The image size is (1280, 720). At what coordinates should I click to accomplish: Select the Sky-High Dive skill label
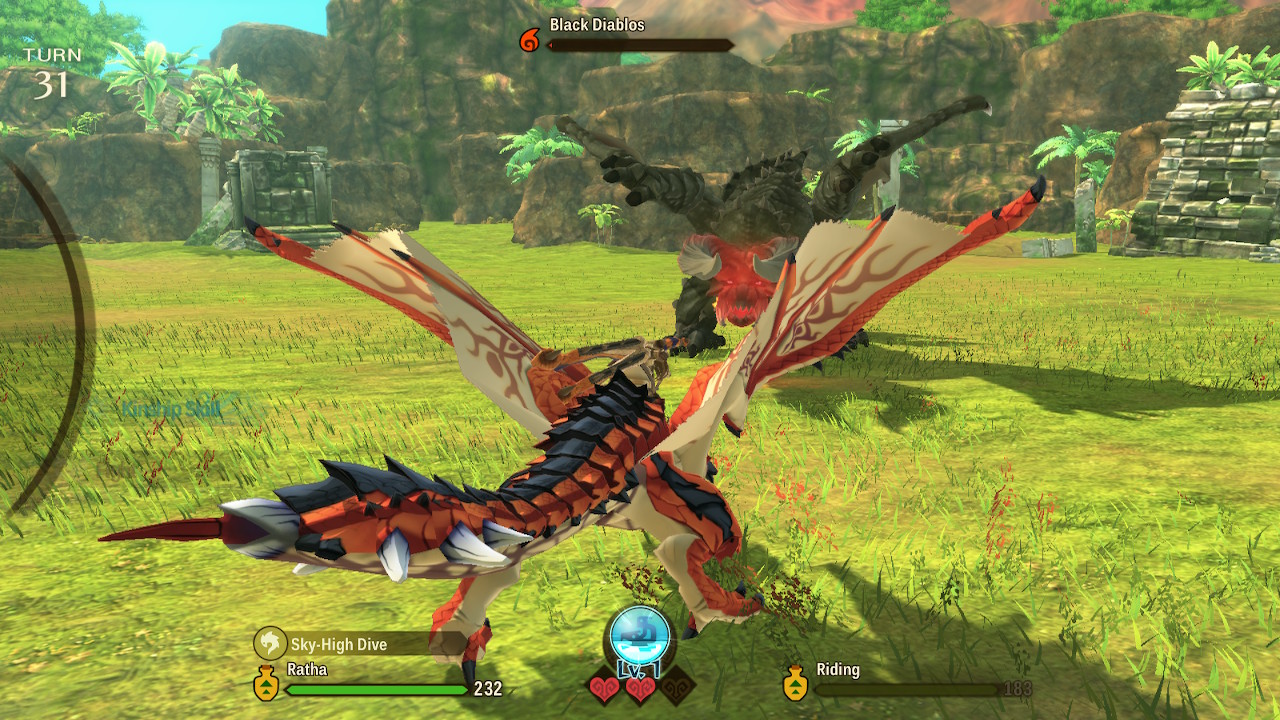[x=338, y=643]
